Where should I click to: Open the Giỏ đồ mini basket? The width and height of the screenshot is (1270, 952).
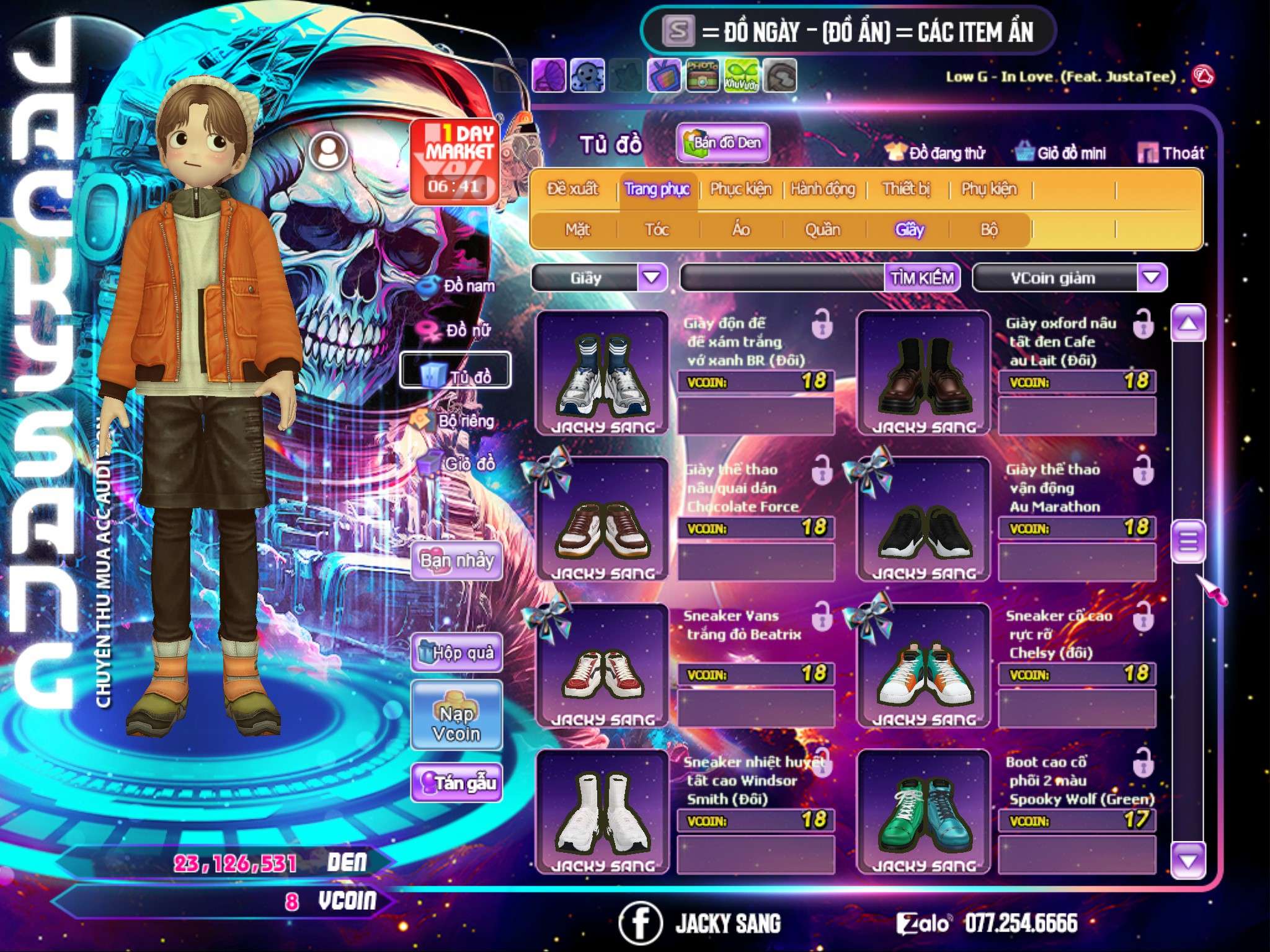pyautogui.click(x=1062, y=153)
